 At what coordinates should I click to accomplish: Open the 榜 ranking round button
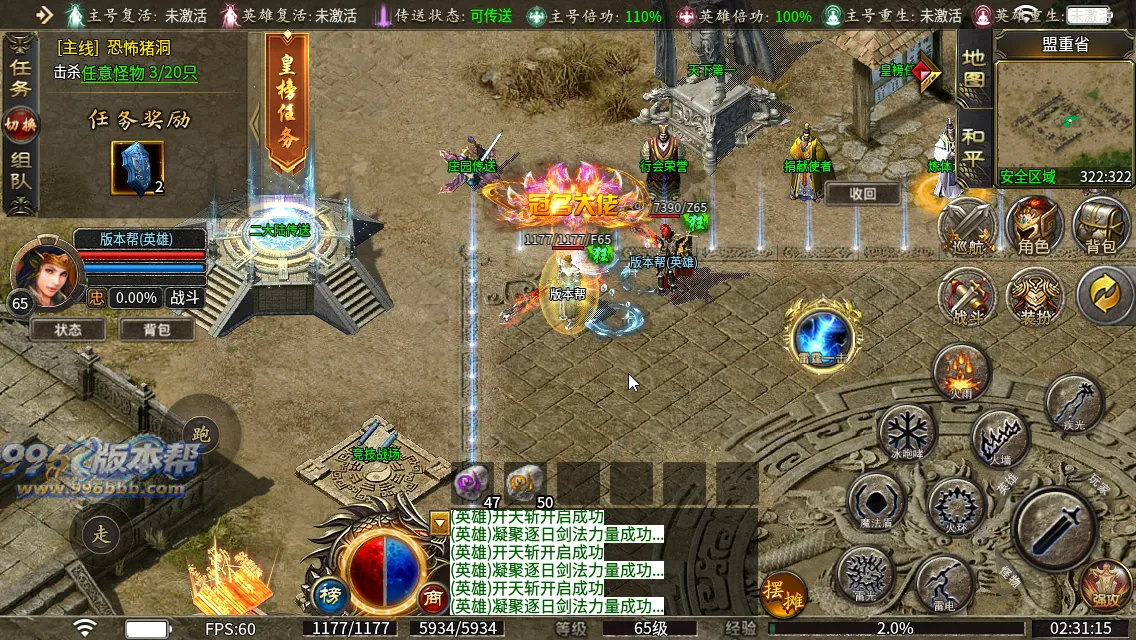[x=329, y=595]
